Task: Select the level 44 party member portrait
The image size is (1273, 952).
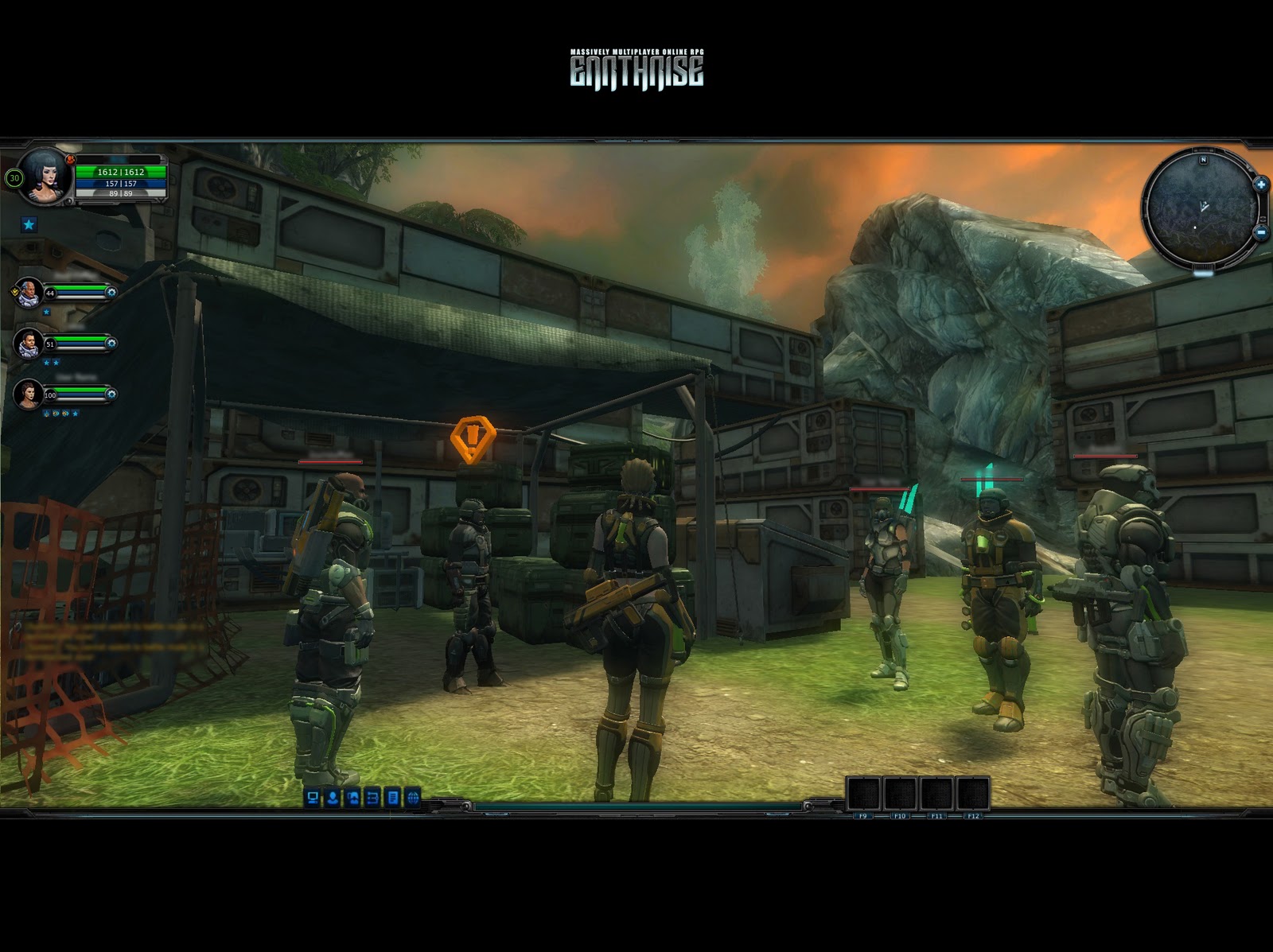Action: pyautogui.click(x=29, y=292)
